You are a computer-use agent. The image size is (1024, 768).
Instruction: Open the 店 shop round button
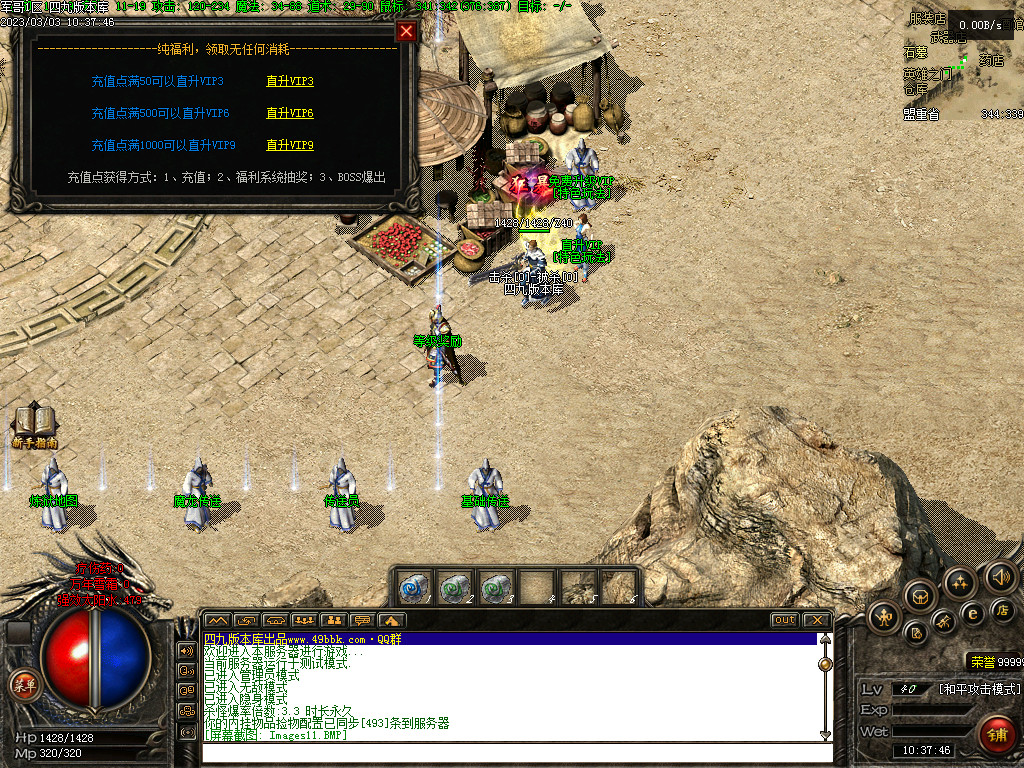pos(1003,609)
